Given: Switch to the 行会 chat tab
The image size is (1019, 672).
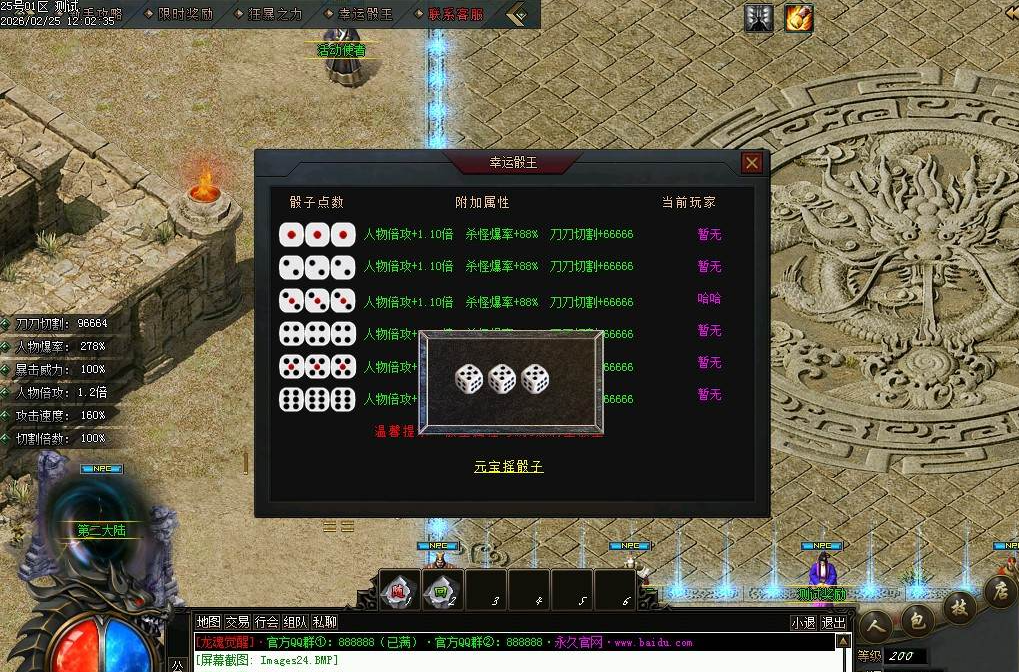Looking at the screenshot, I should point(266,622).
